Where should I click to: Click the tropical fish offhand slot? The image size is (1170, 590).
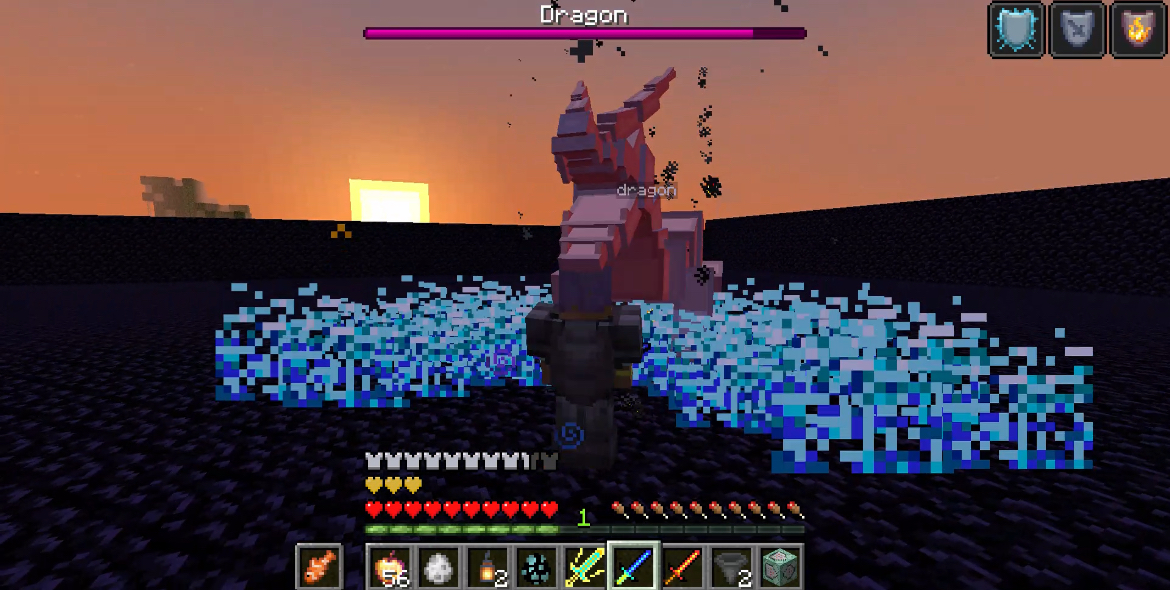pyautogui.click(x=319, y=567)
